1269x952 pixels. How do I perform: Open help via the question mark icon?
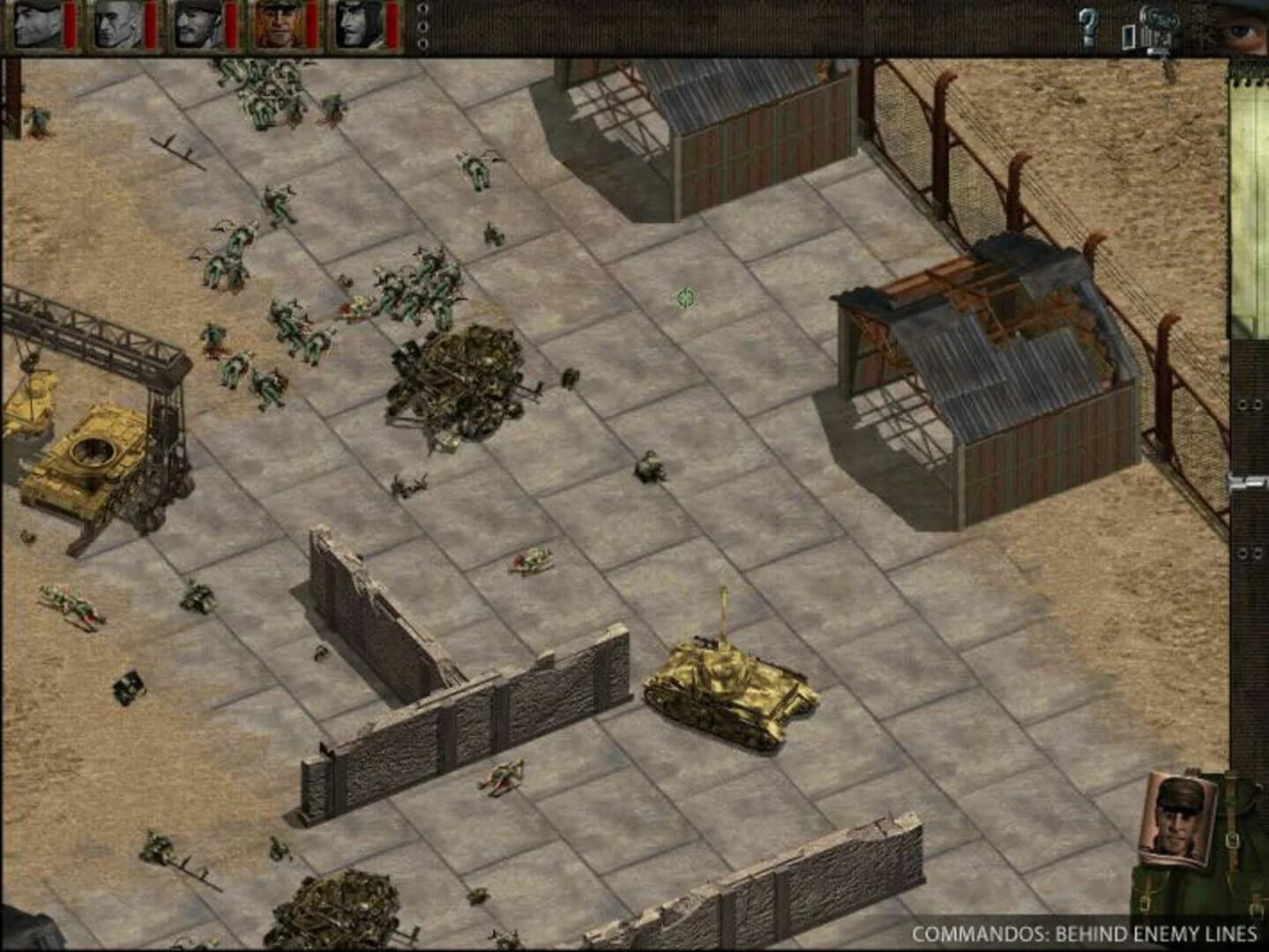point(1090,25)
